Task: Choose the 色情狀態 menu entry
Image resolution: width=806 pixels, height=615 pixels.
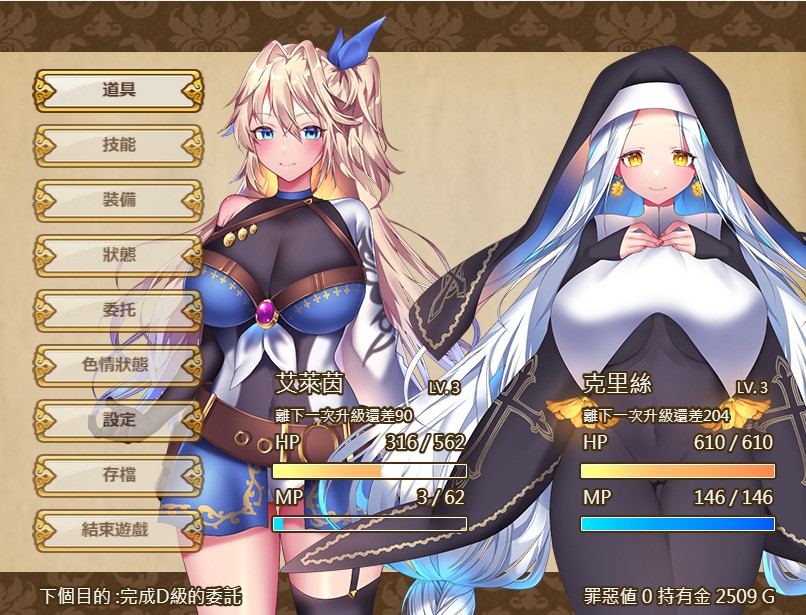Action: point(118,365)
